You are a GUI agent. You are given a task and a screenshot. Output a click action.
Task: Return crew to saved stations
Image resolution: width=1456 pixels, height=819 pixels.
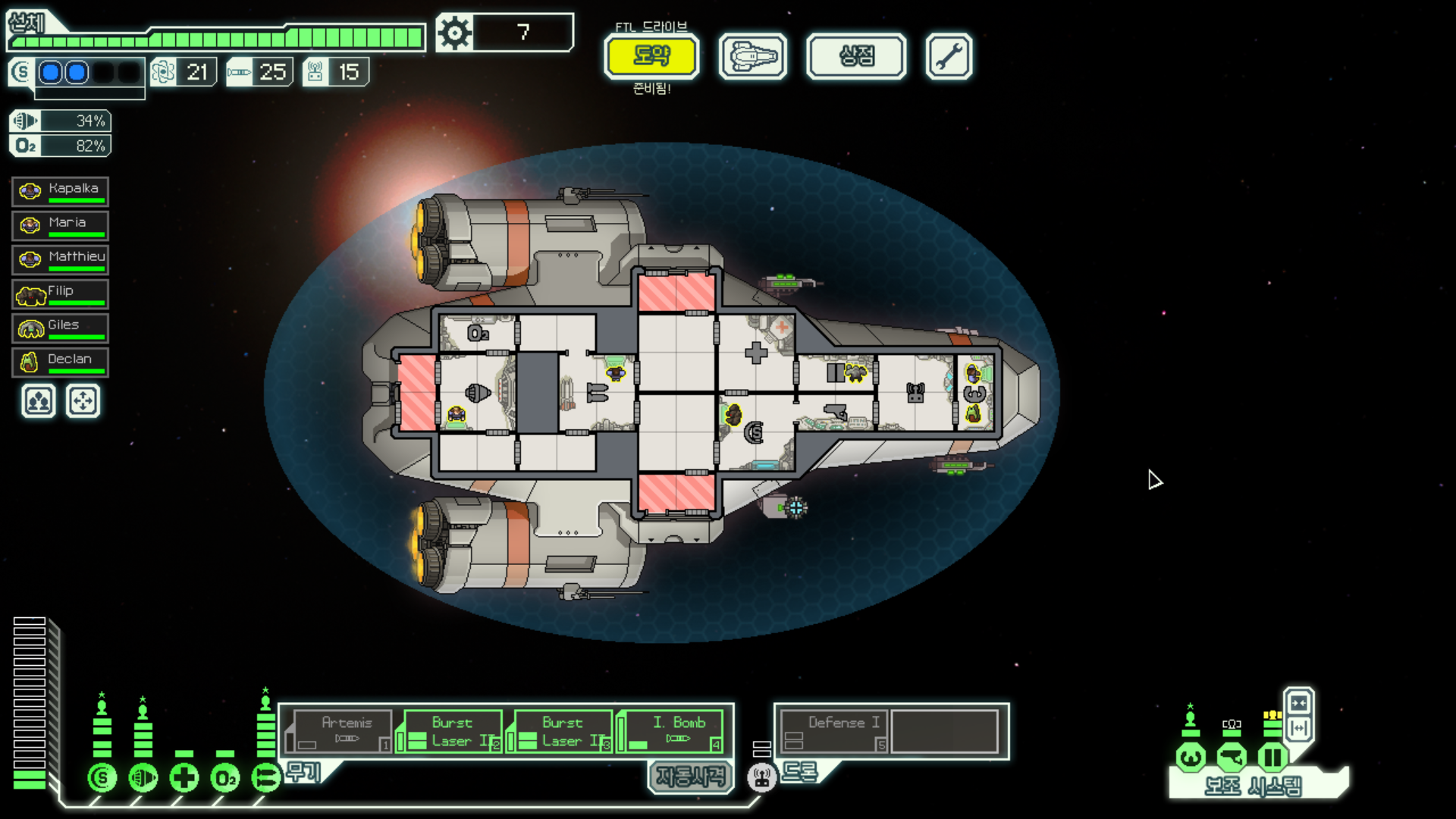83,400
